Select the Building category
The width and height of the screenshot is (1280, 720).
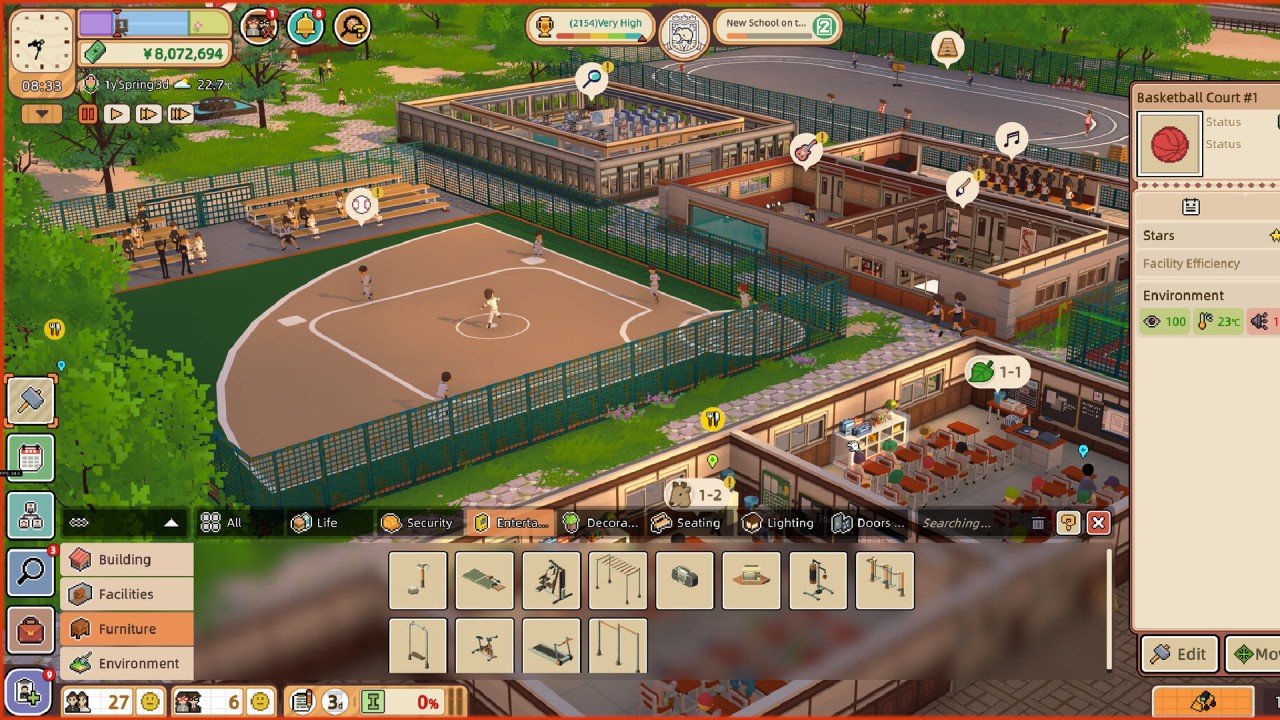pyautogui.click(x=126, y=560)
